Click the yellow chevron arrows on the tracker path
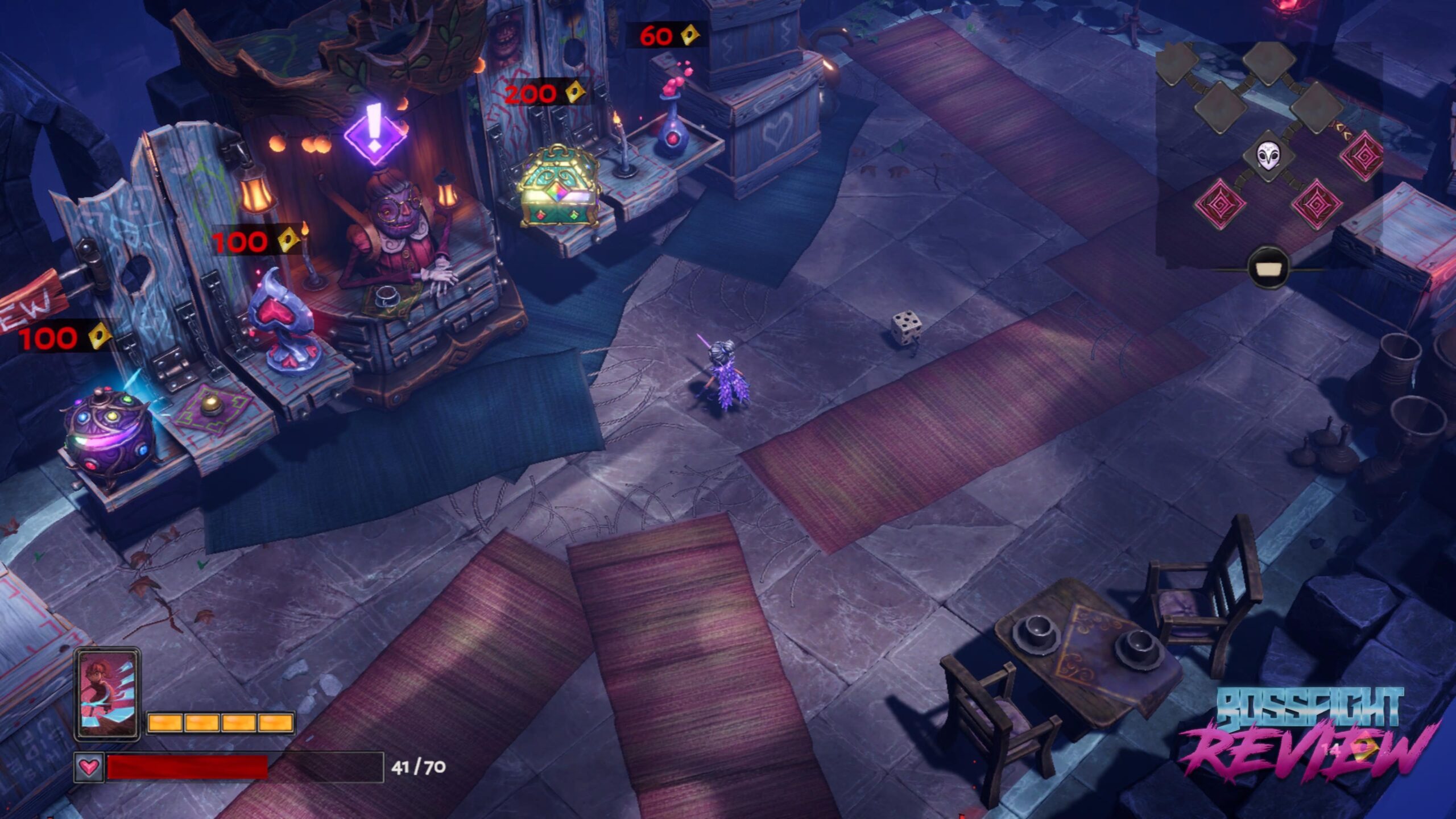This screenshot has width=1456, height=819. click(x=1343, y=129)
